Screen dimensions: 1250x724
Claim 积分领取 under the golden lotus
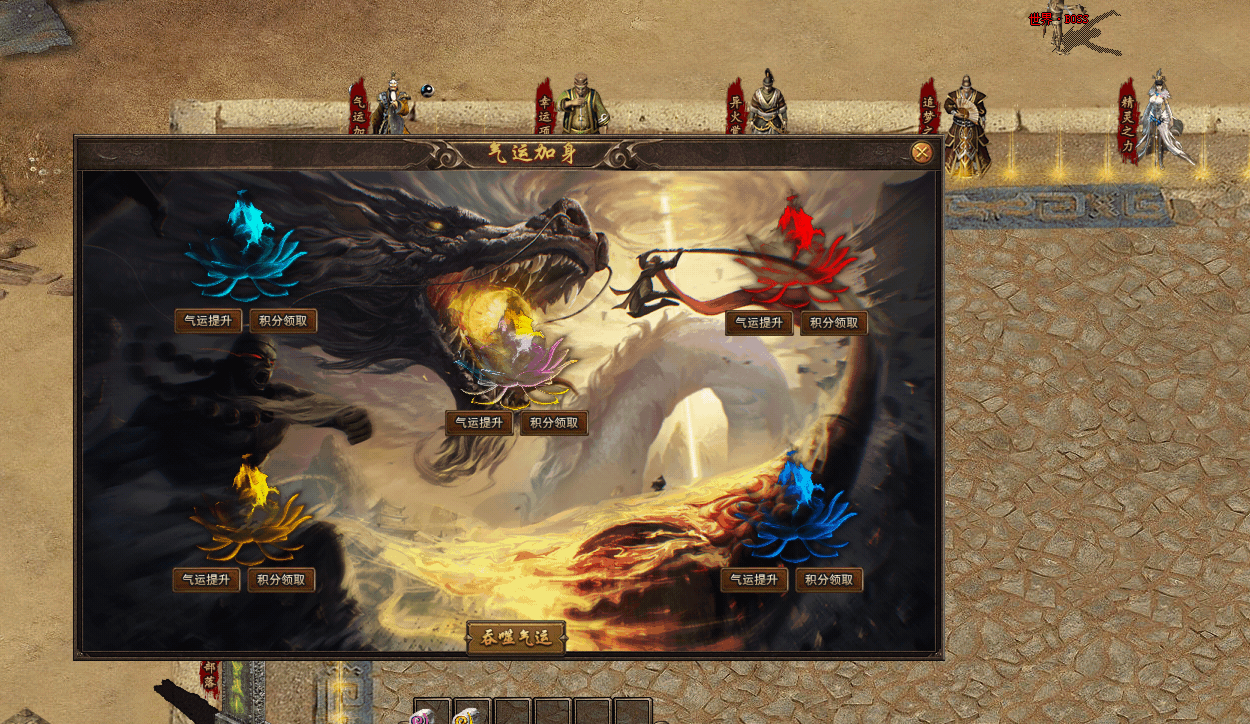[282, 580]
